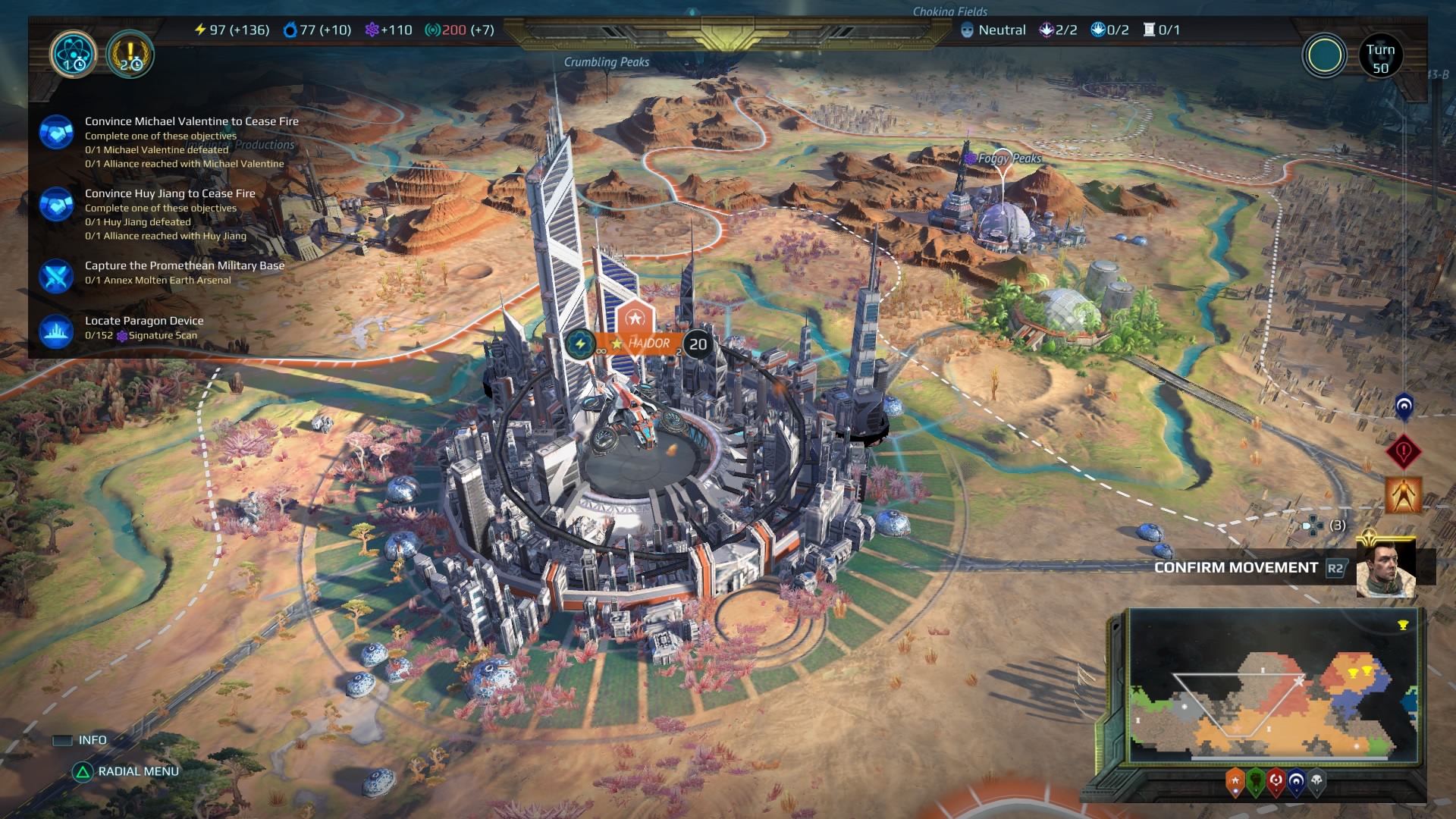Click the end turn circle button
Screen dimensions: 1456x819
(x=1324, y=55)
